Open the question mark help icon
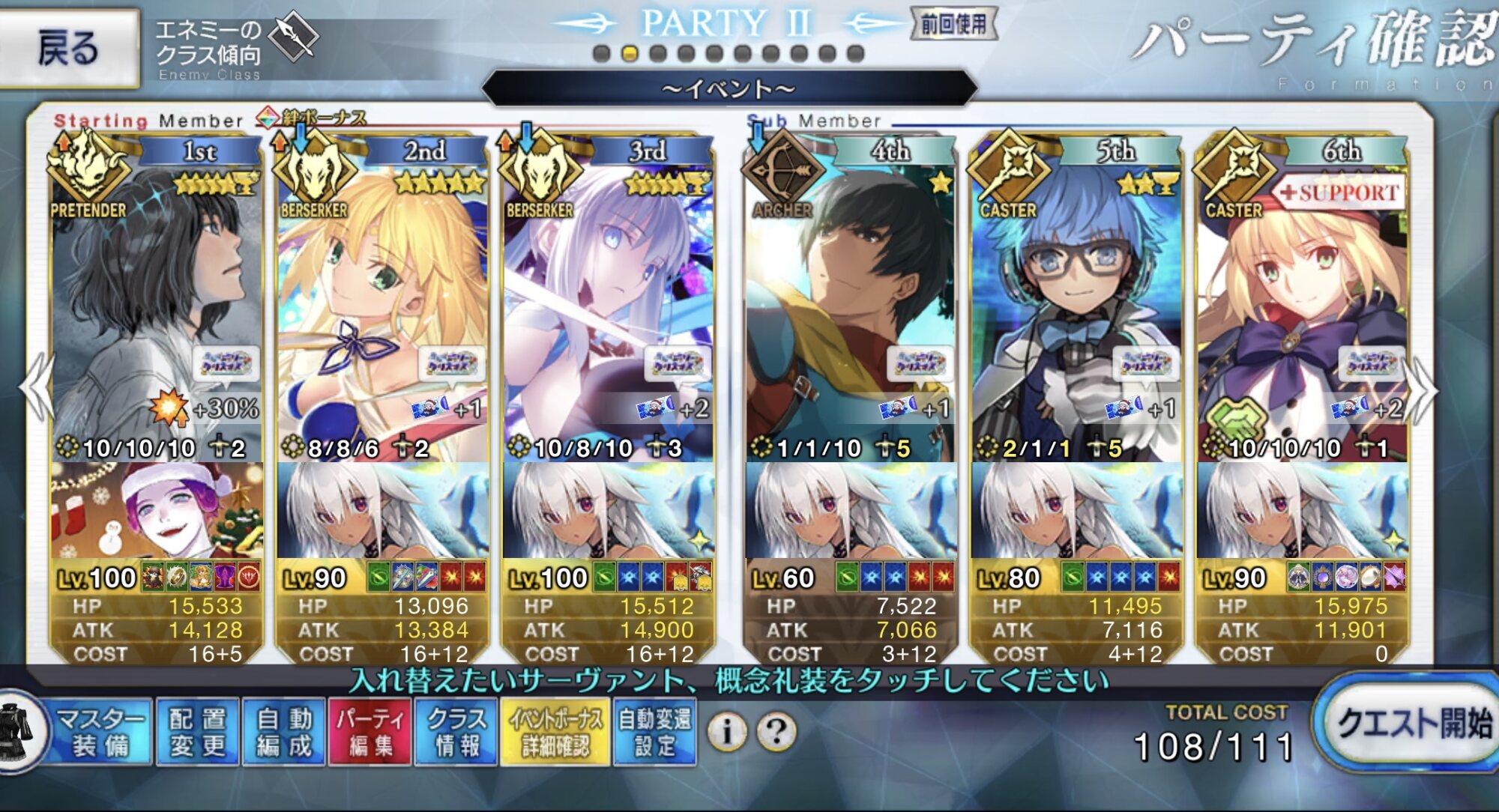This screenshot has height=812, width=1499. (x=776, y=731)
